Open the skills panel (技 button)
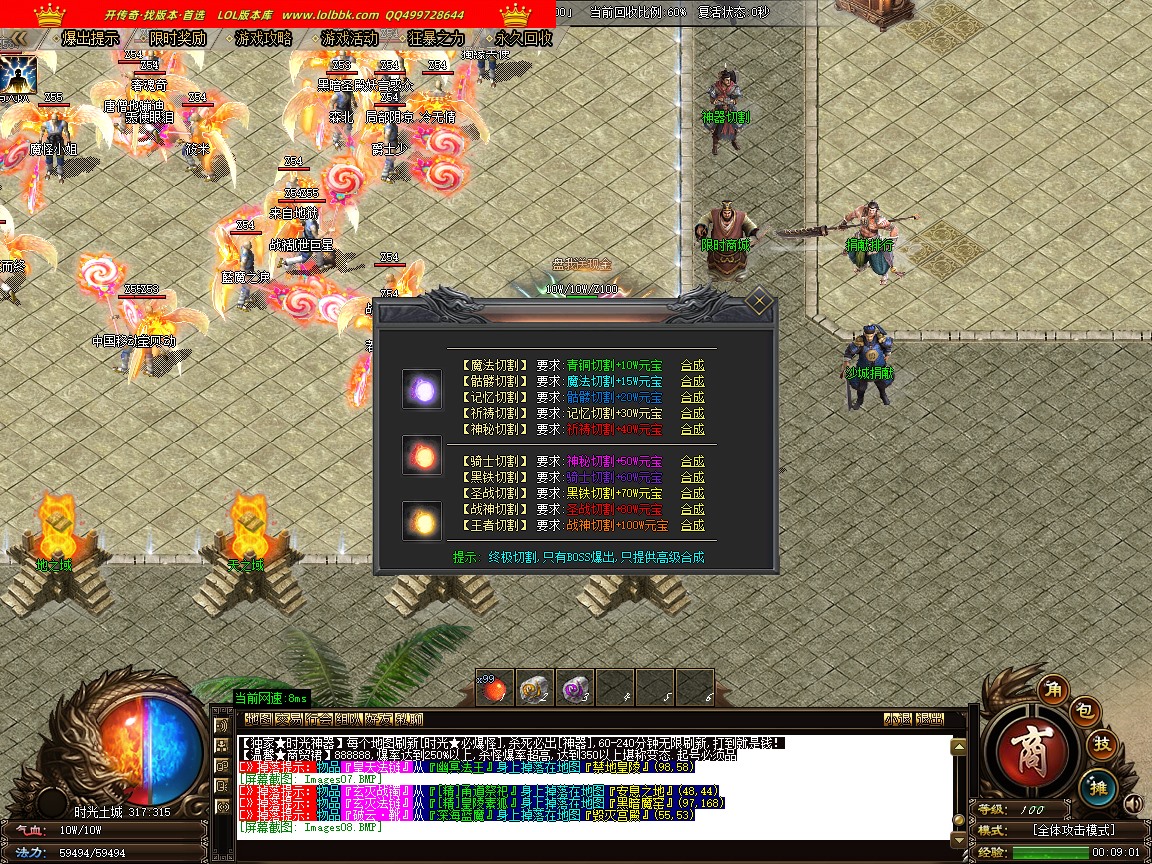The image size is (1152, 864). coord(1102,744)
